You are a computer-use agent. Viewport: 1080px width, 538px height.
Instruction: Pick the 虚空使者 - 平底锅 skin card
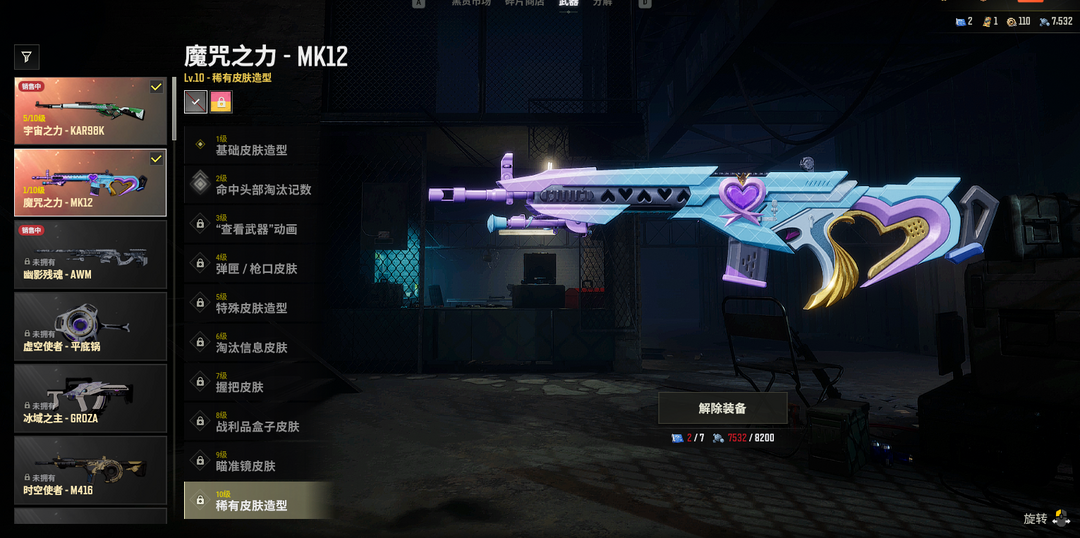coord(90,327)
